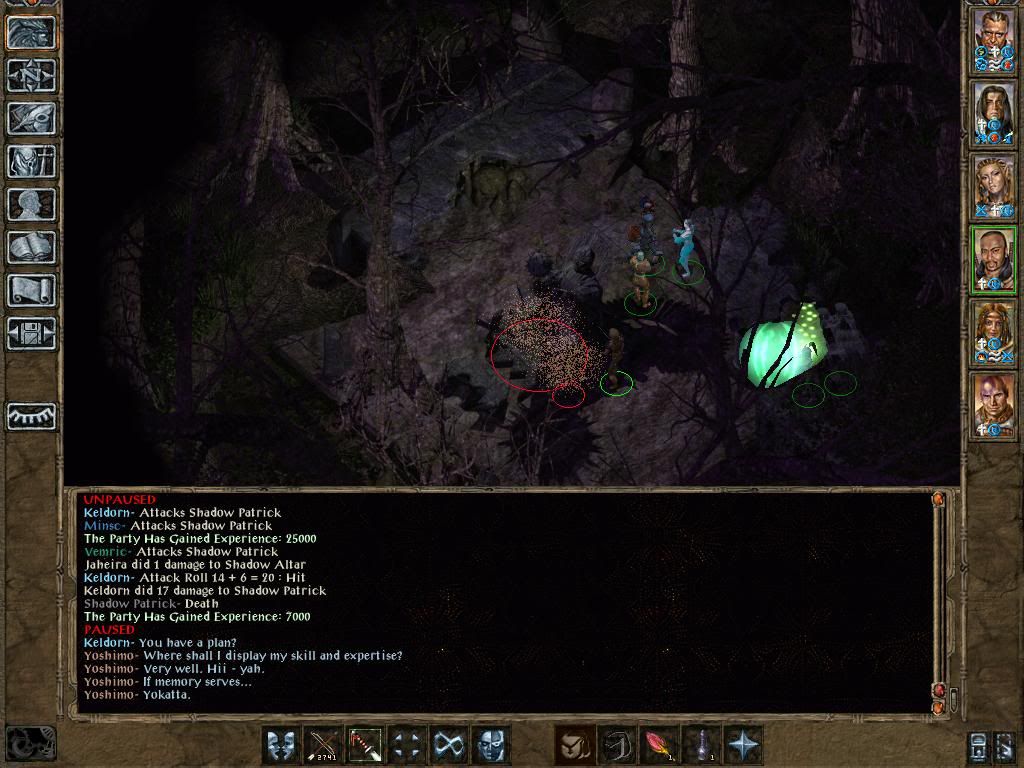
Task: Activate the stealth twin masks button
Action: 281,745
